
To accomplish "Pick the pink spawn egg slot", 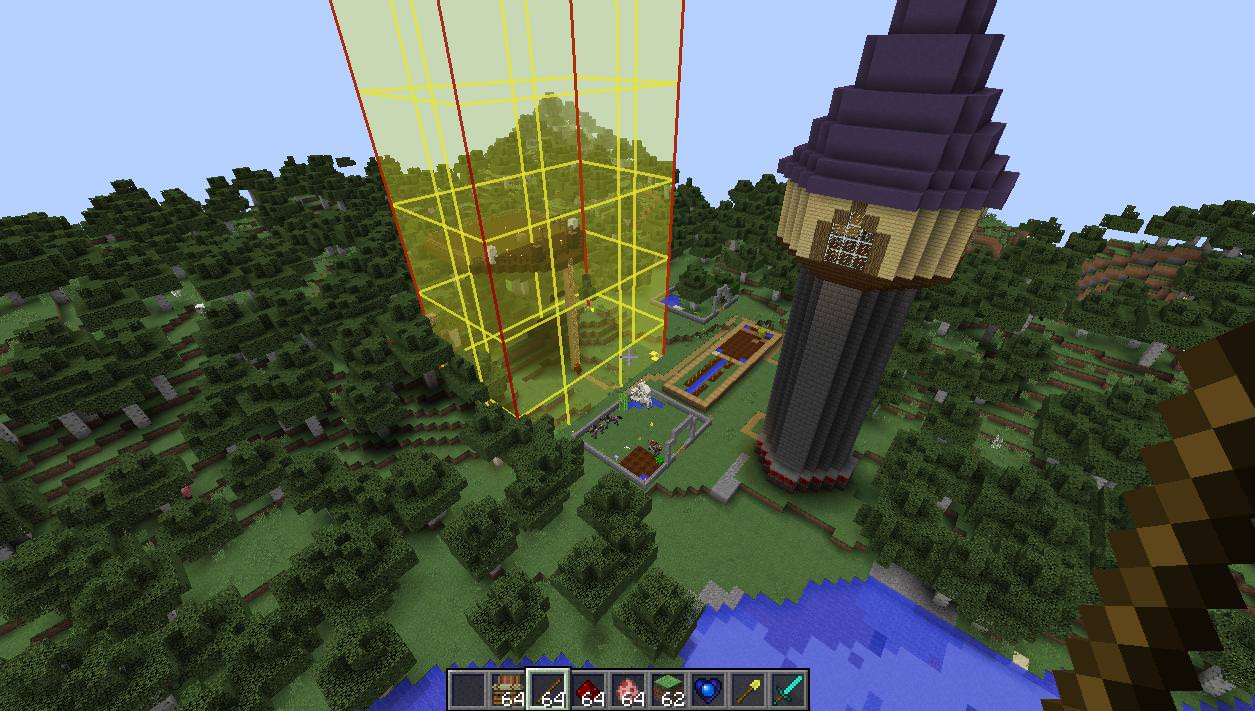I will [628, 690].
